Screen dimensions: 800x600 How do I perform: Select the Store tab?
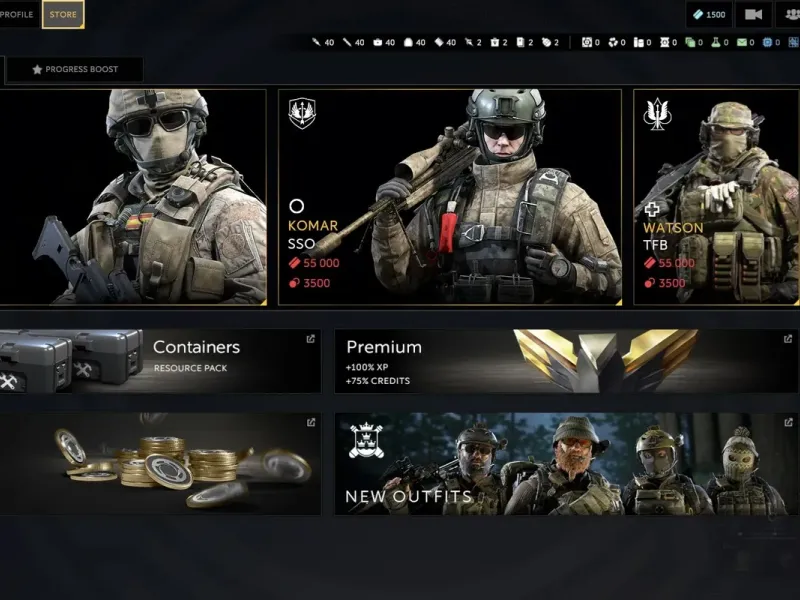pyautogui.click(x=63, y=14)
